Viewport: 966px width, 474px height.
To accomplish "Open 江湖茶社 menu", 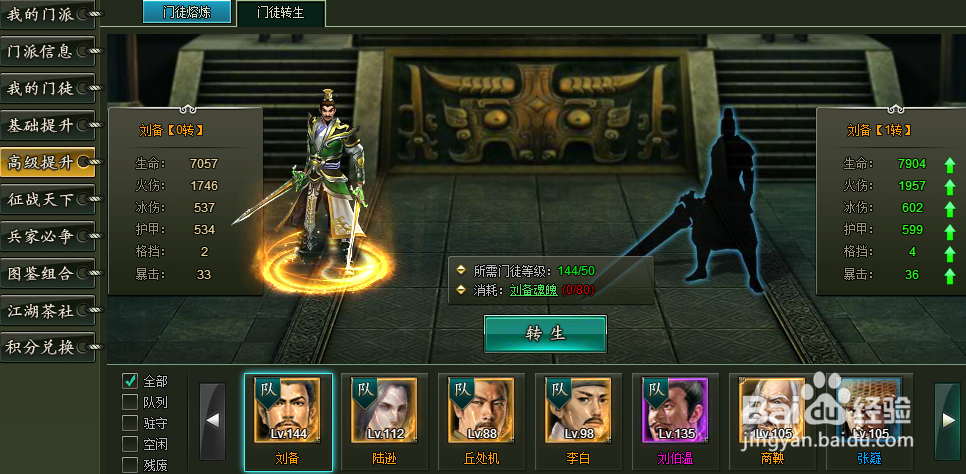I will 47,310.
